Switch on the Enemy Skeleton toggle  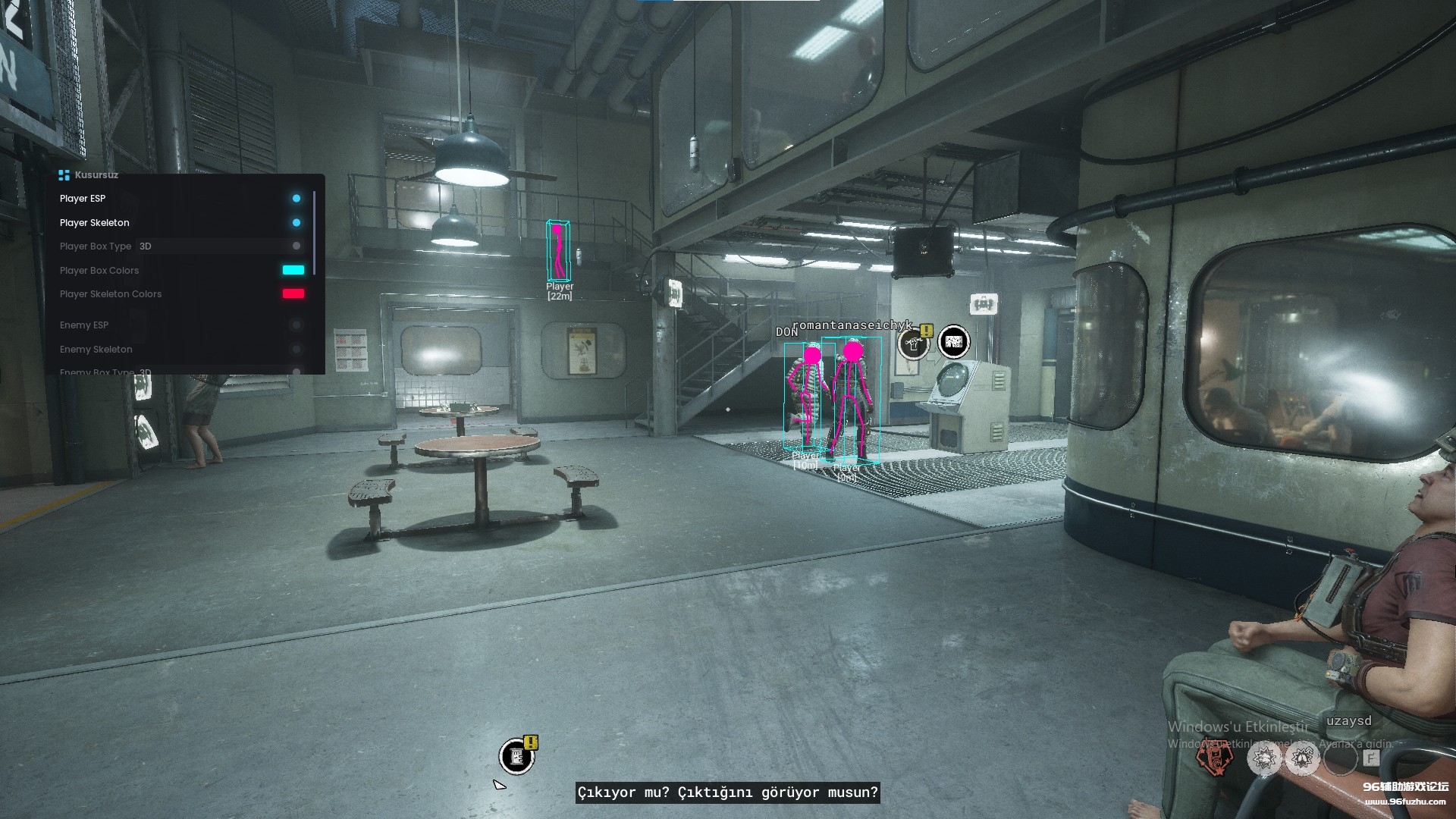pos(296,350)
